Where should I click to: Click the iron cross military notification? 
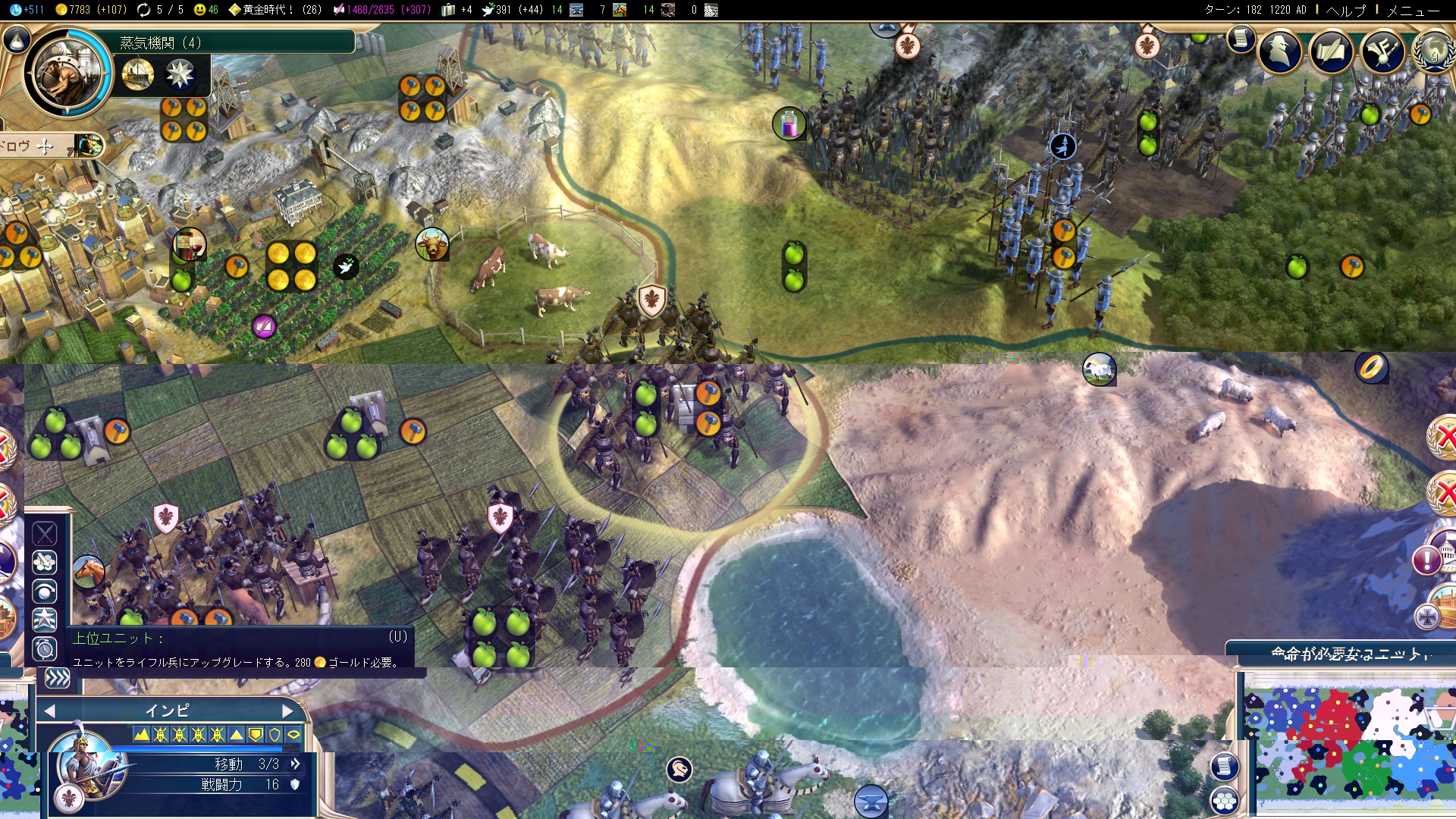(x=1427, y=617)
